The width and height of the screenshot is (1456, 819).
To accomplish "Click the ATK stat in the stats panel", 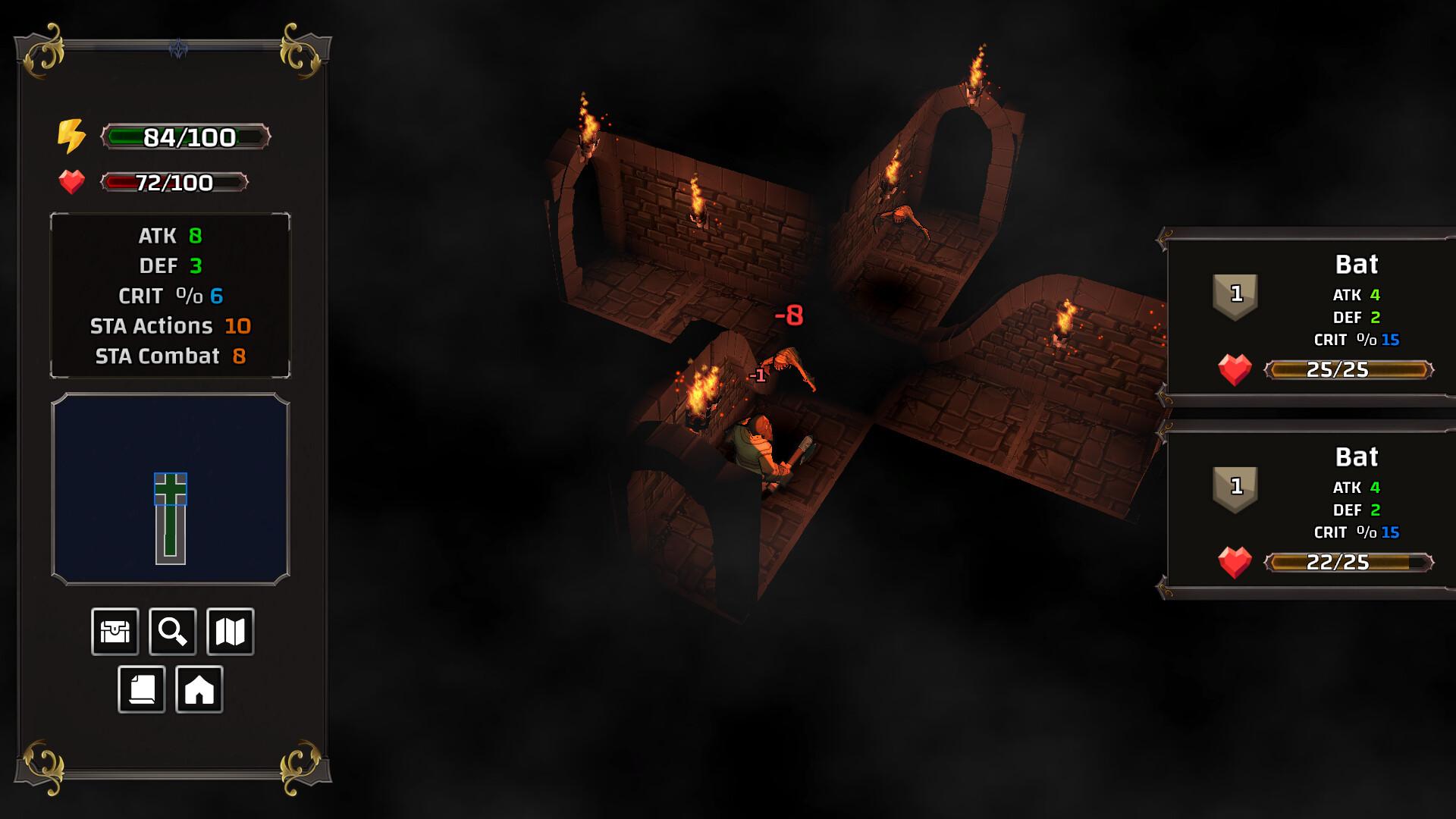I will pos(168,236).
